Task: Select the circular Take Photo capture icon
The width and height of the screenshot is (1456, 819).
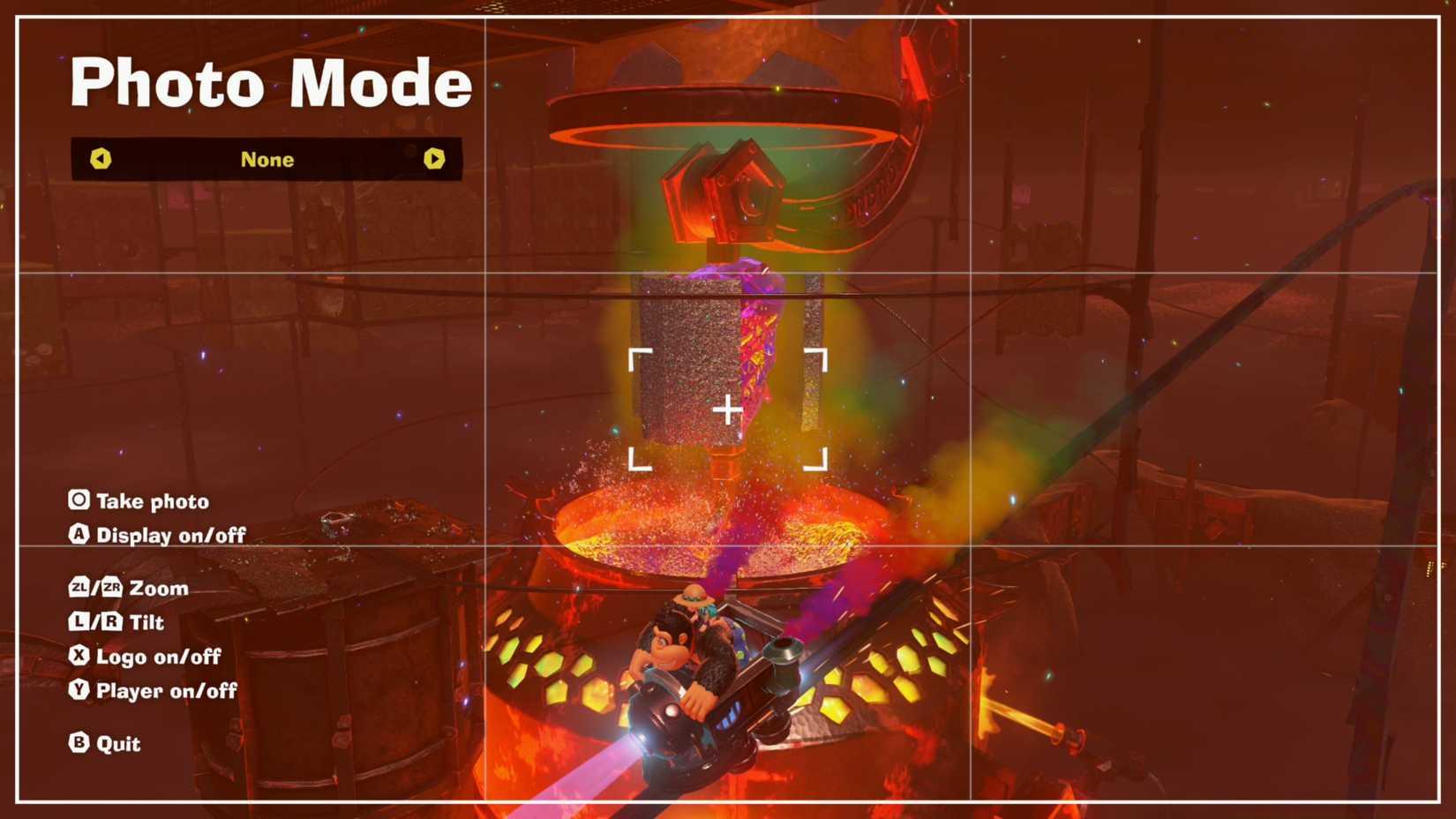Action: click(x=79, y=500)
